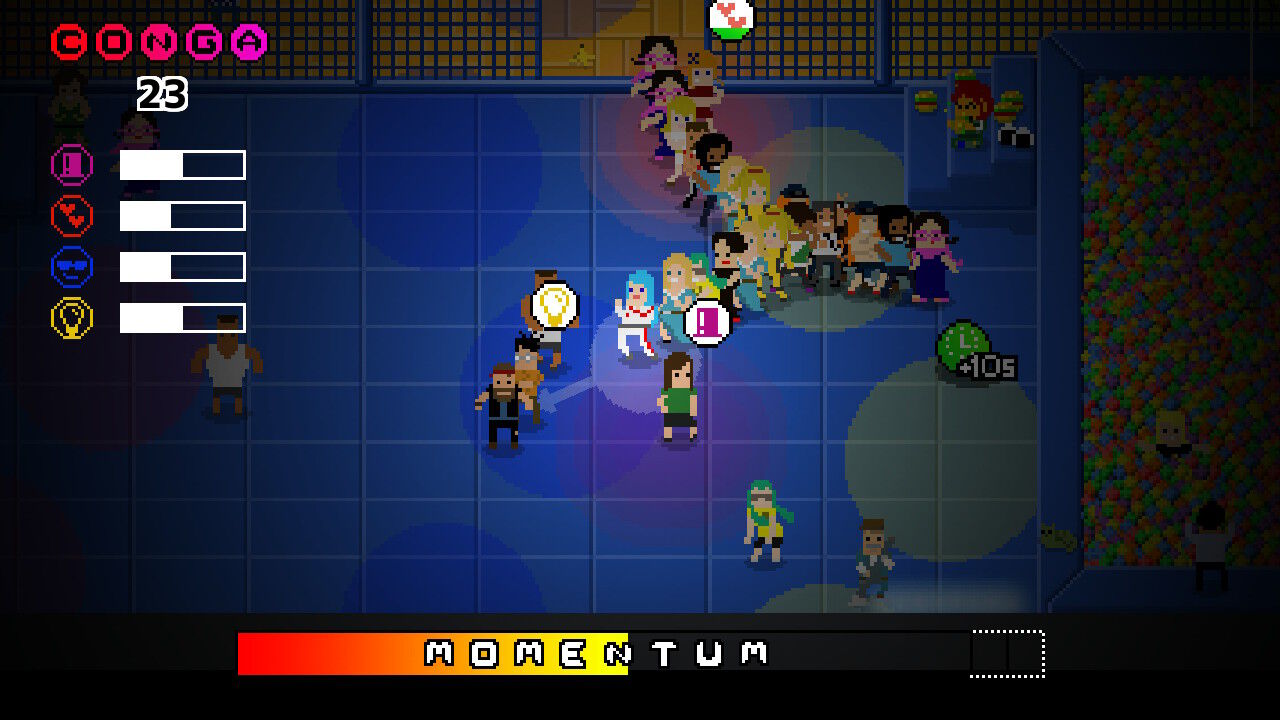
Task: Expand the dotted momentum box on the right
Action: [x=1005, y=651]
